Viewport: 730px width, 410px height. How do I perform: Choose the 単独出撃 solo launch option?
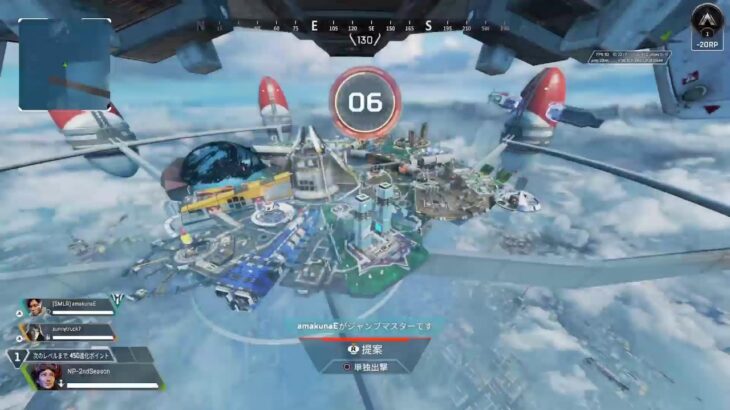[365, 366]
